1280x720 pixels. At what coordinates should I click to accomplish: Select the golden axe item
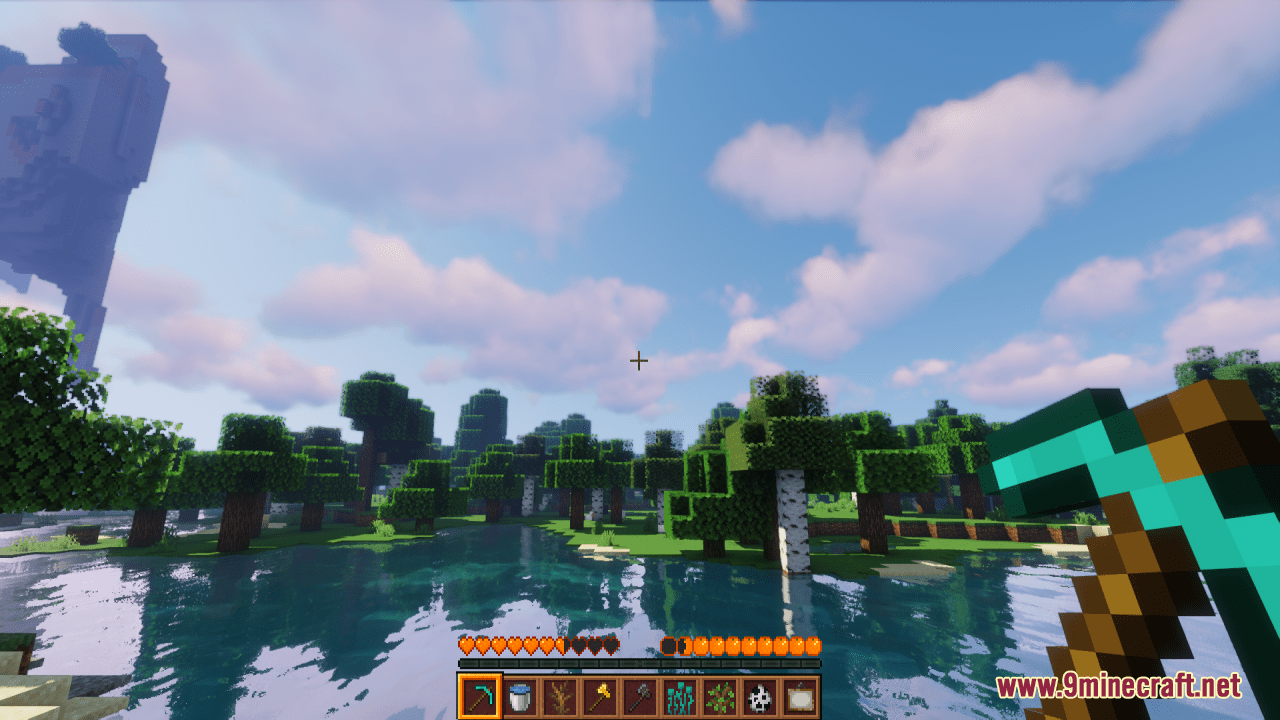tap(600, 697)
